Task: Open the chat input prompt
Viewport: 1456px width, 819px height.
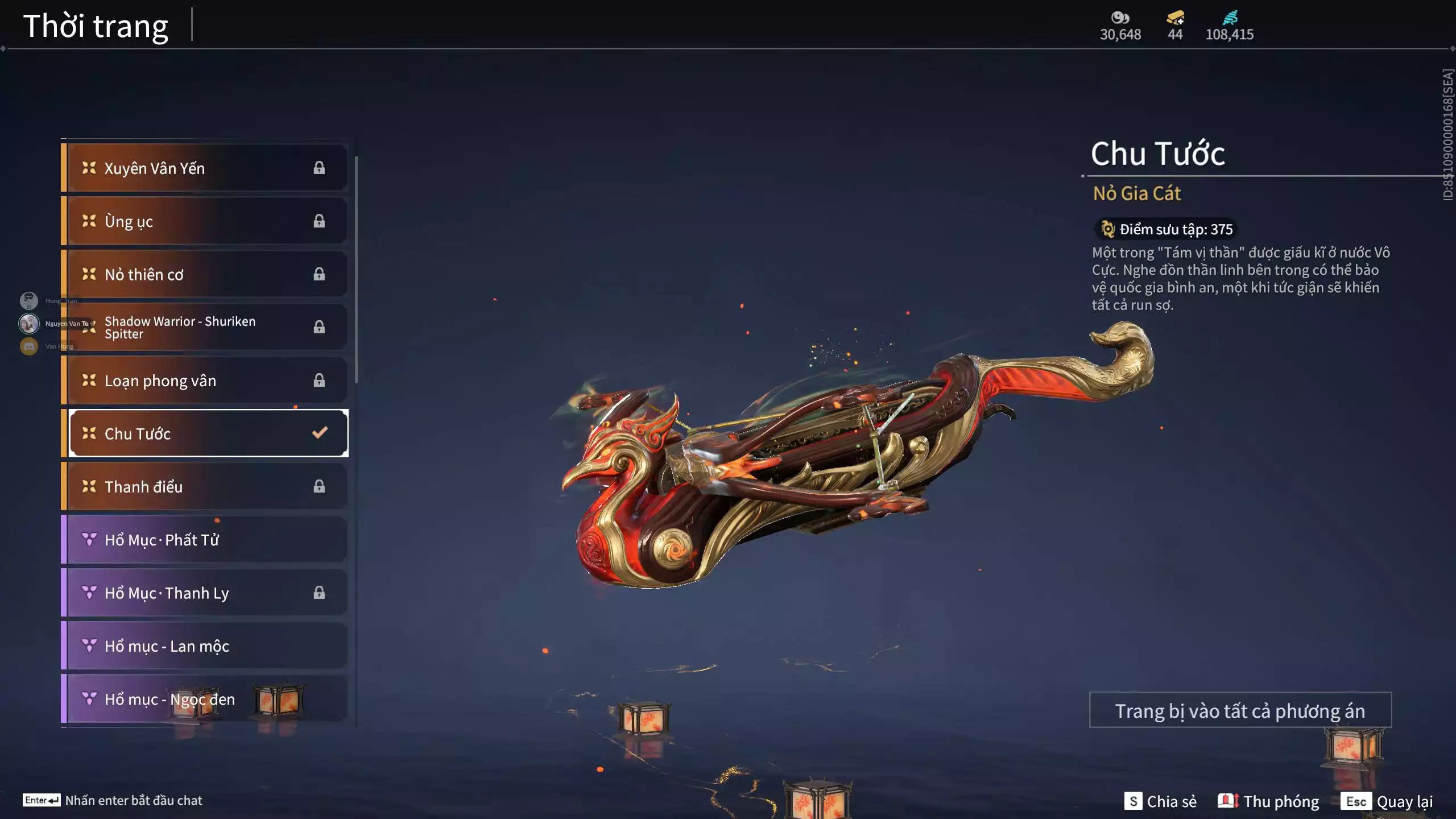Action: [113, 800]
